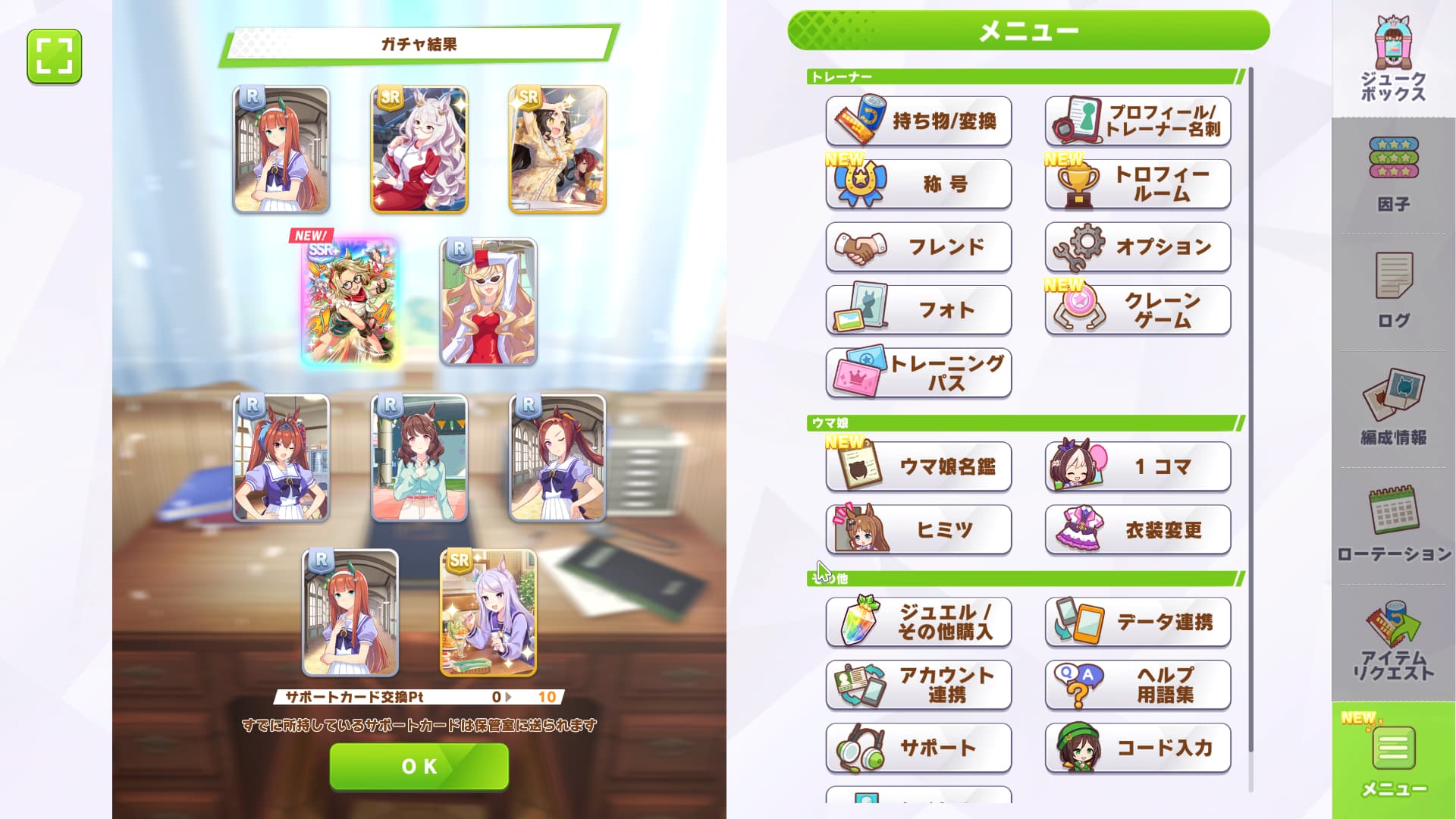Switch to the 因子 factors tab

click(x=1393, y=174)
